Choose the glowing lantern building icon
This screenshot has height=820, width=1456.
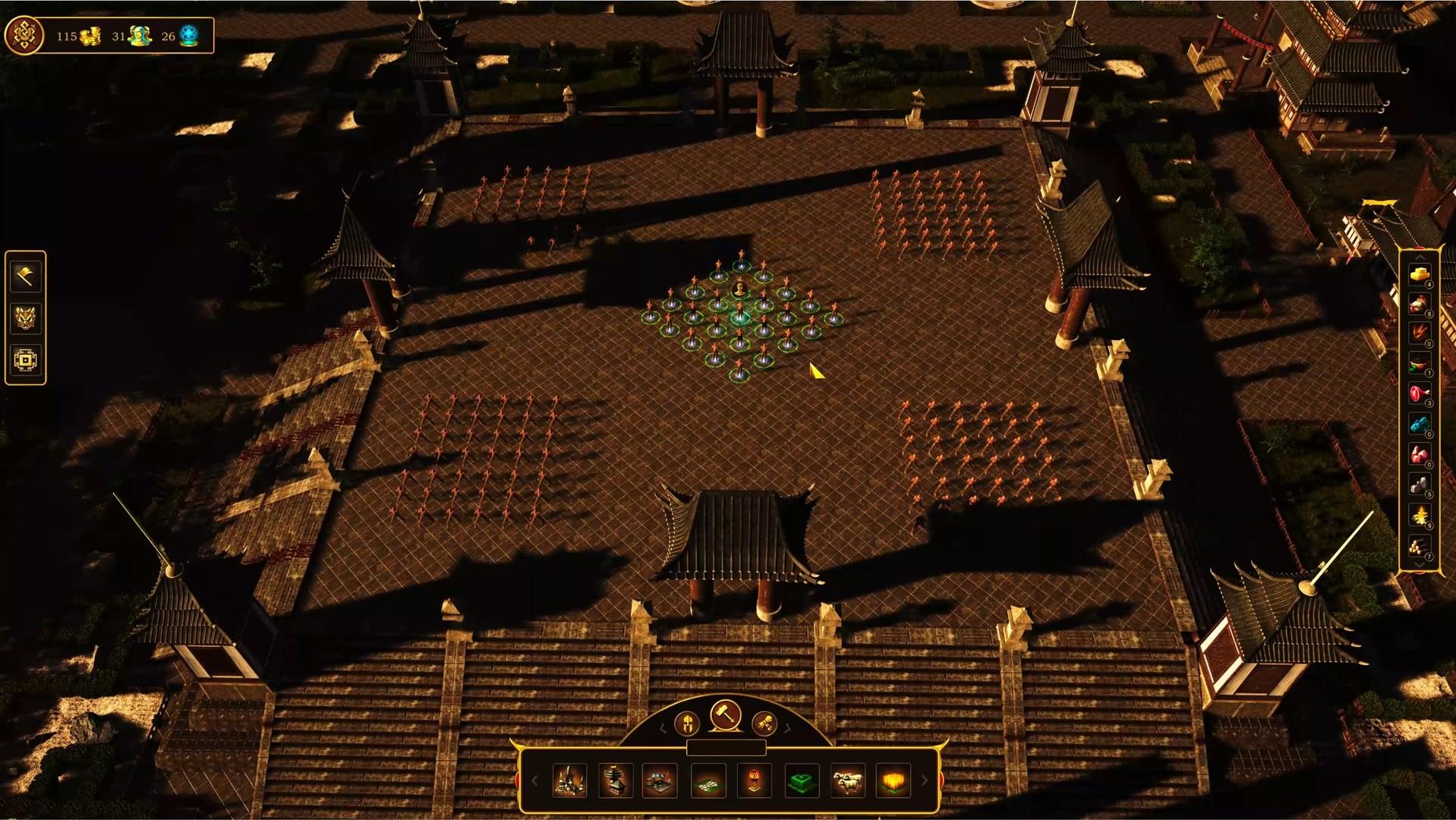click(753, 781)
